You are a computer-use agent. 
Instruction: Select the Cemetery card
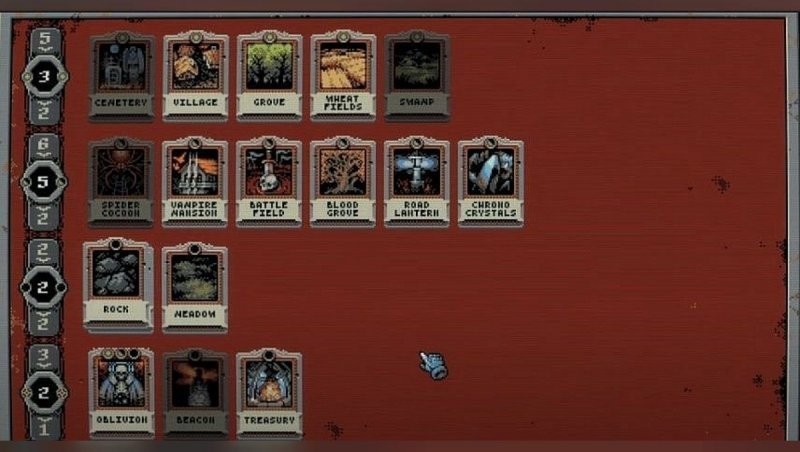click(122, 74)
